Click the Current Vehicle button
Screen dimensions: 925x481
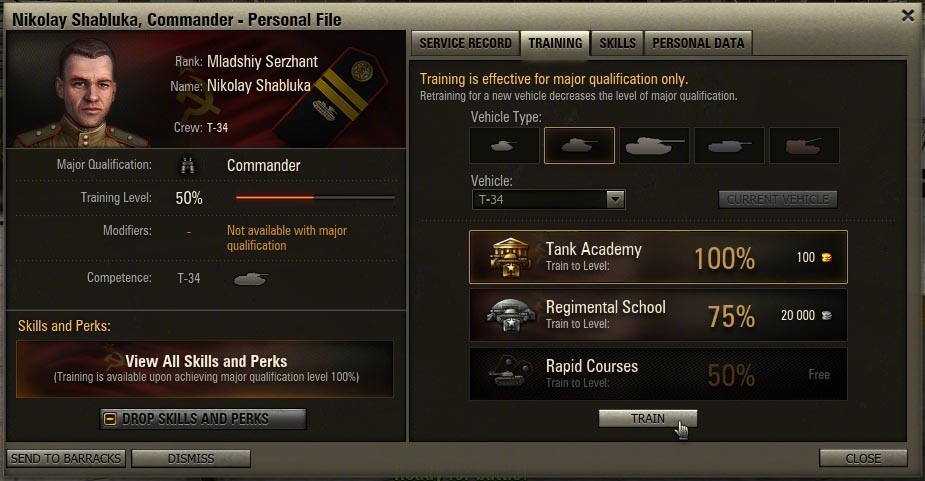pos(777,199)
